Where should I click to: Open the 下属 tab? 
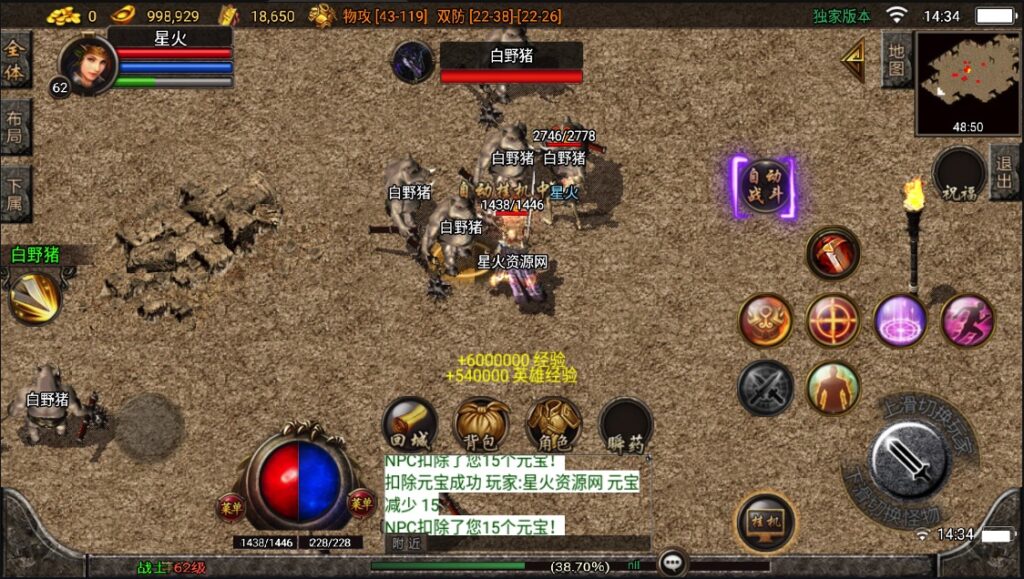pos(15,193)
